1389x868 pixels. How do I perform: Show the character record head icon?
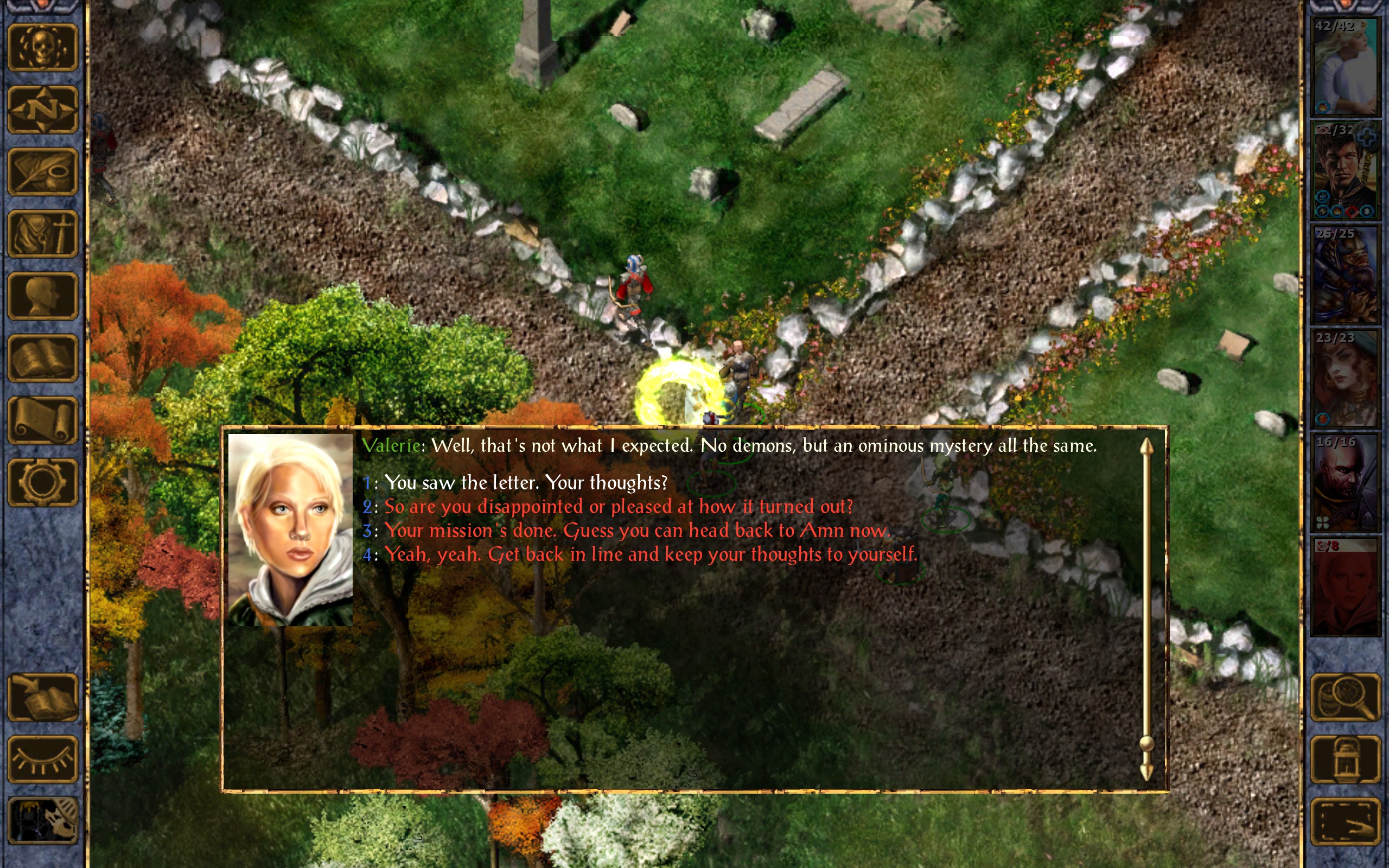point(43,296)
